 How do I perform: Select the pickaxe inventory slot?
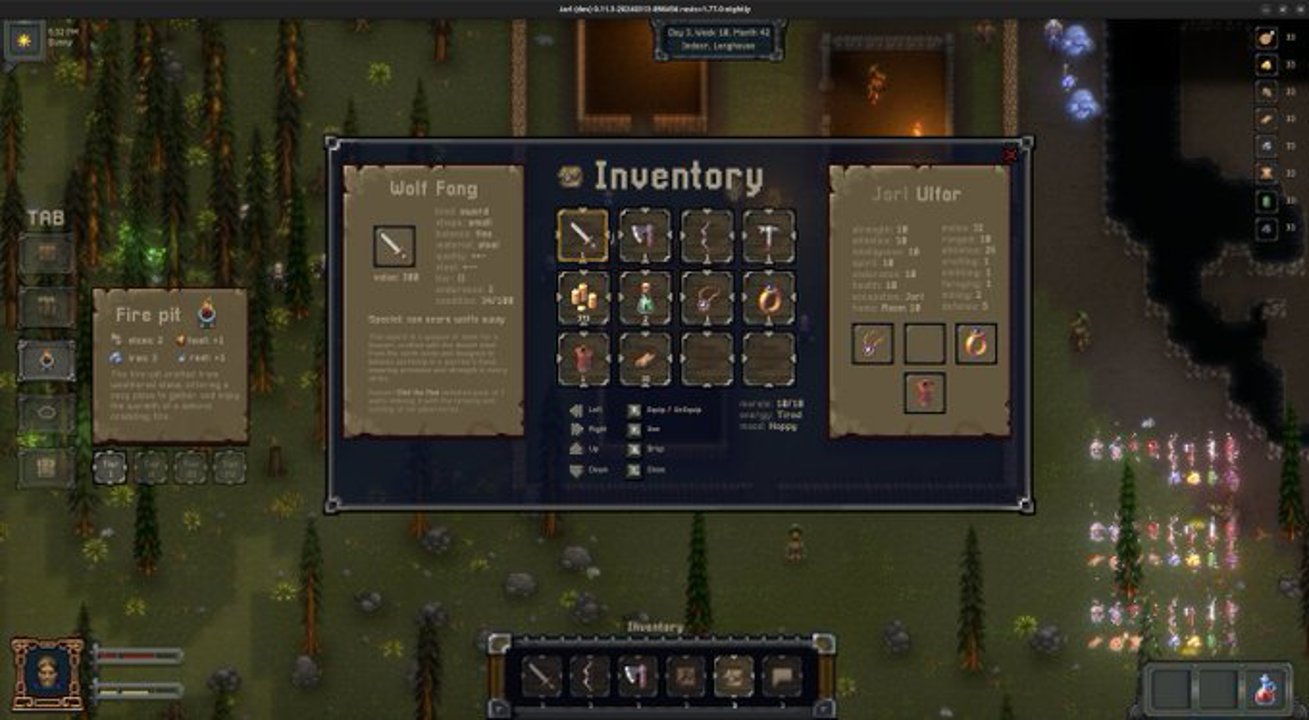pos(769,236)
